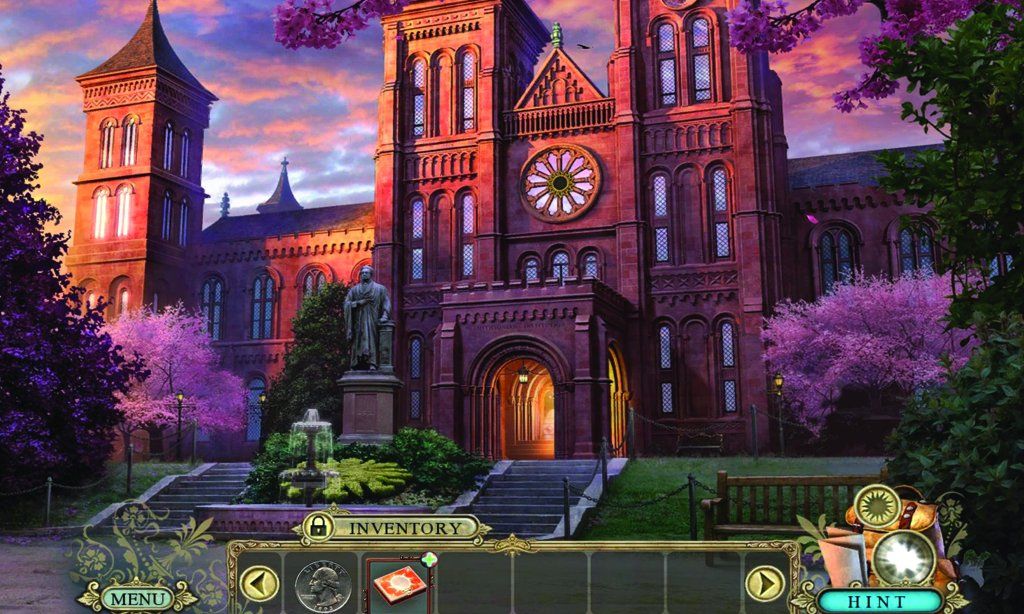This screenshot has height=614, width=1024.
Task: Open the compass map medallion
Action: [879, 505]
